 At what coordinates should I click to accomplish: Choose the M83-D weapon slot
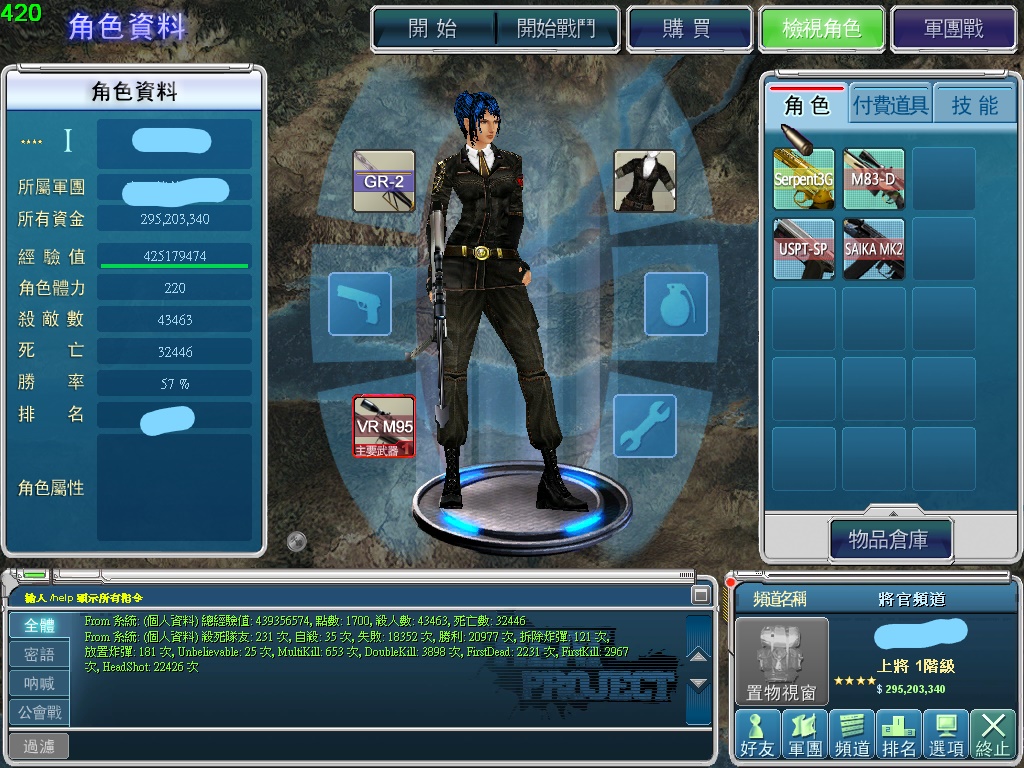pyautogui.click(x=874, y=179)
